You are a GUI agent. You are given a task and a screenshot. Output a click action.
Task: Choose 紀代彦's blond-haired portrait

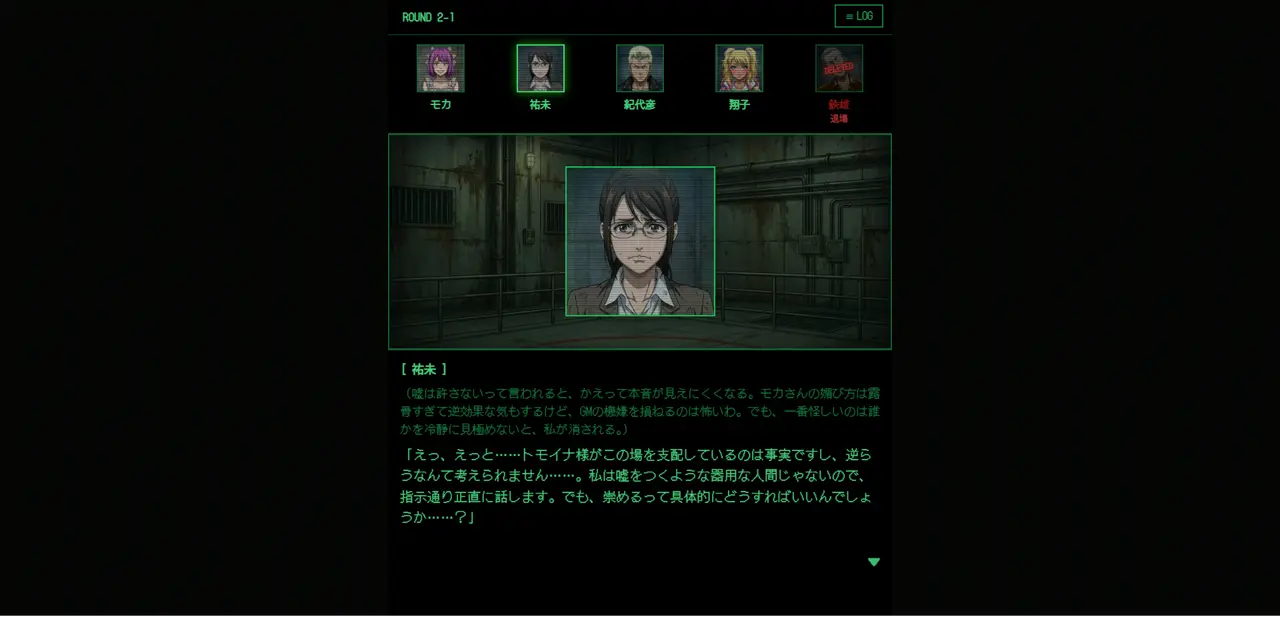[640, 68]
